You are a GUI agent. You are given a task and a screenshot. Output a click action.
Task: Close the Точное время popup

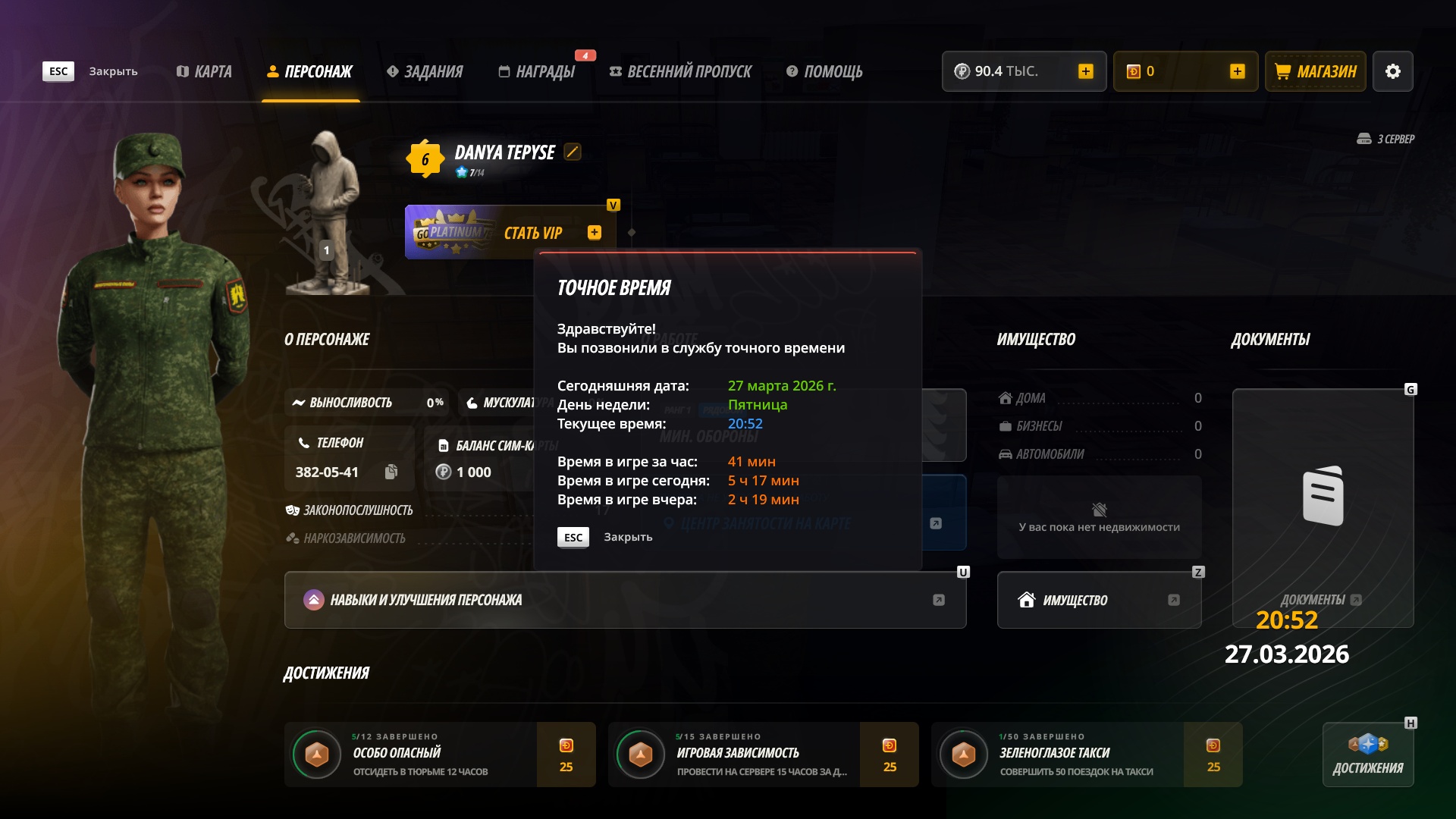pyautogui.click(x=573, y=537)
